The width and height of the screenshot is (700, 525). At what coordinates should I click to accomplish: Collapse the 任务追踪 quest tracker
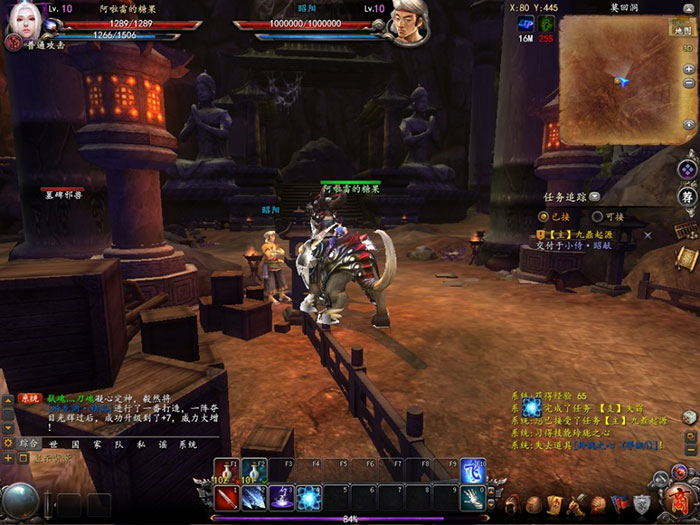click(x=595, y=197)
